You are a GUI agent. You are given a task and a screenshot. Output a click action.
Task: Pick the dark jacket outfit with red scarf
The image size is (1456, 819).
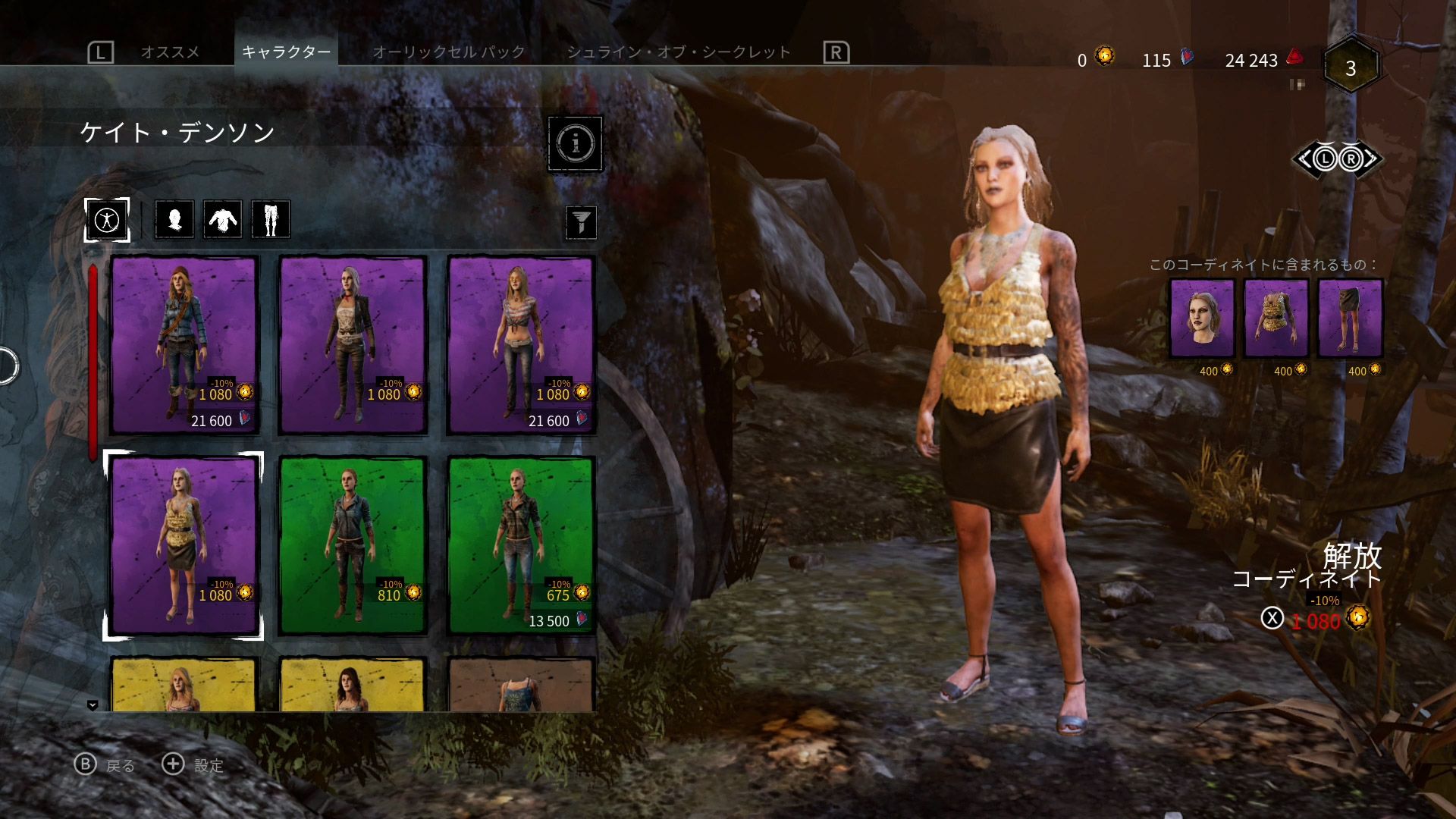coord(353,345)
